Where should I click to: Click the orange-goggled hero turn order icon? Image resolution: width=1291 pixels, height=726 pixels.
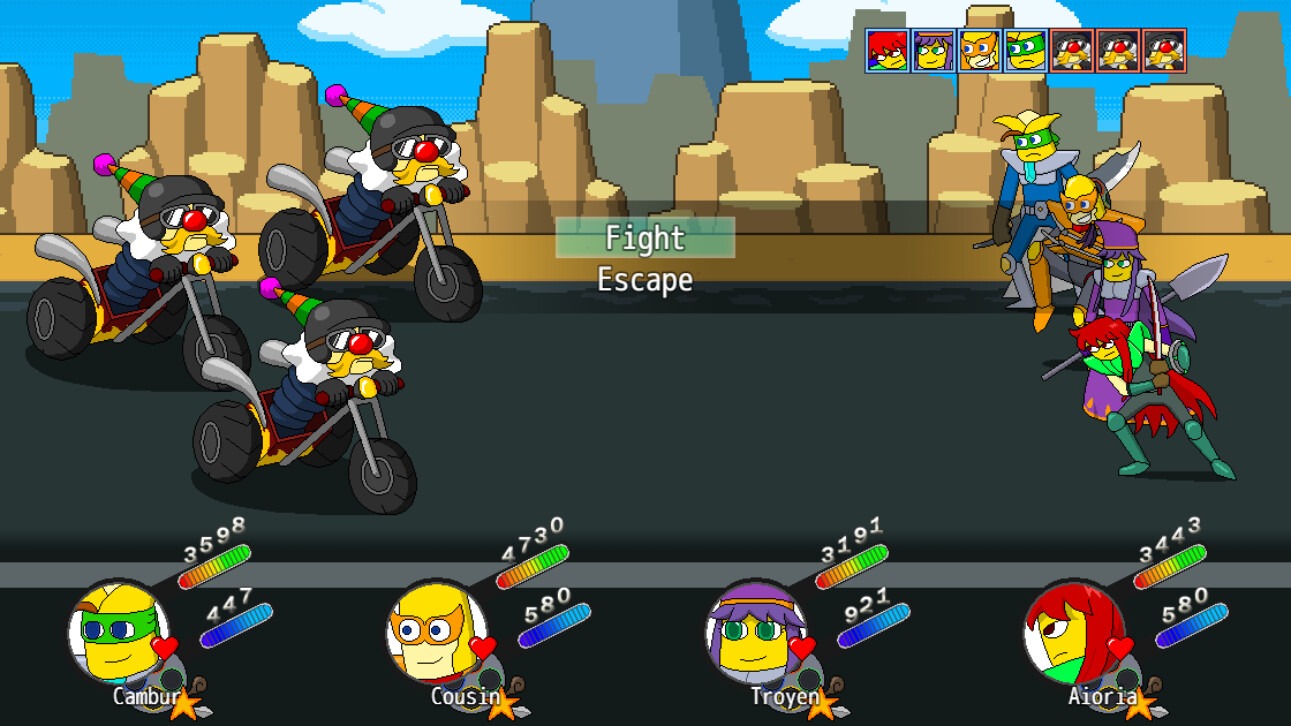(x=979, y=50)
